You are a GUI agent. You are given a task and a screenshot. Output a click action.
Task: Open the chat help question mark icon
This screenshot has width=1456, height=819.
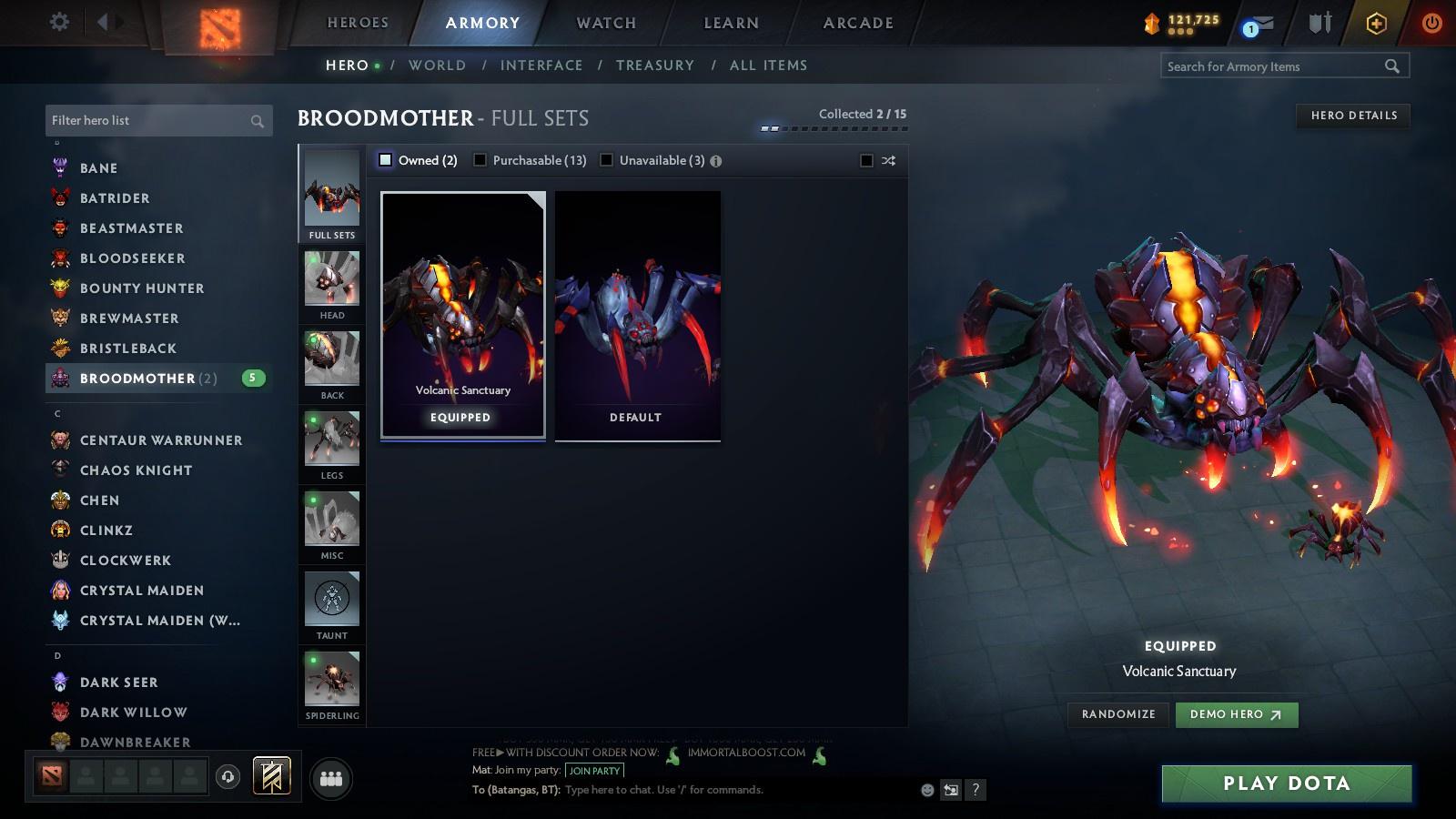pyautogui.click(x=976, y=790)
